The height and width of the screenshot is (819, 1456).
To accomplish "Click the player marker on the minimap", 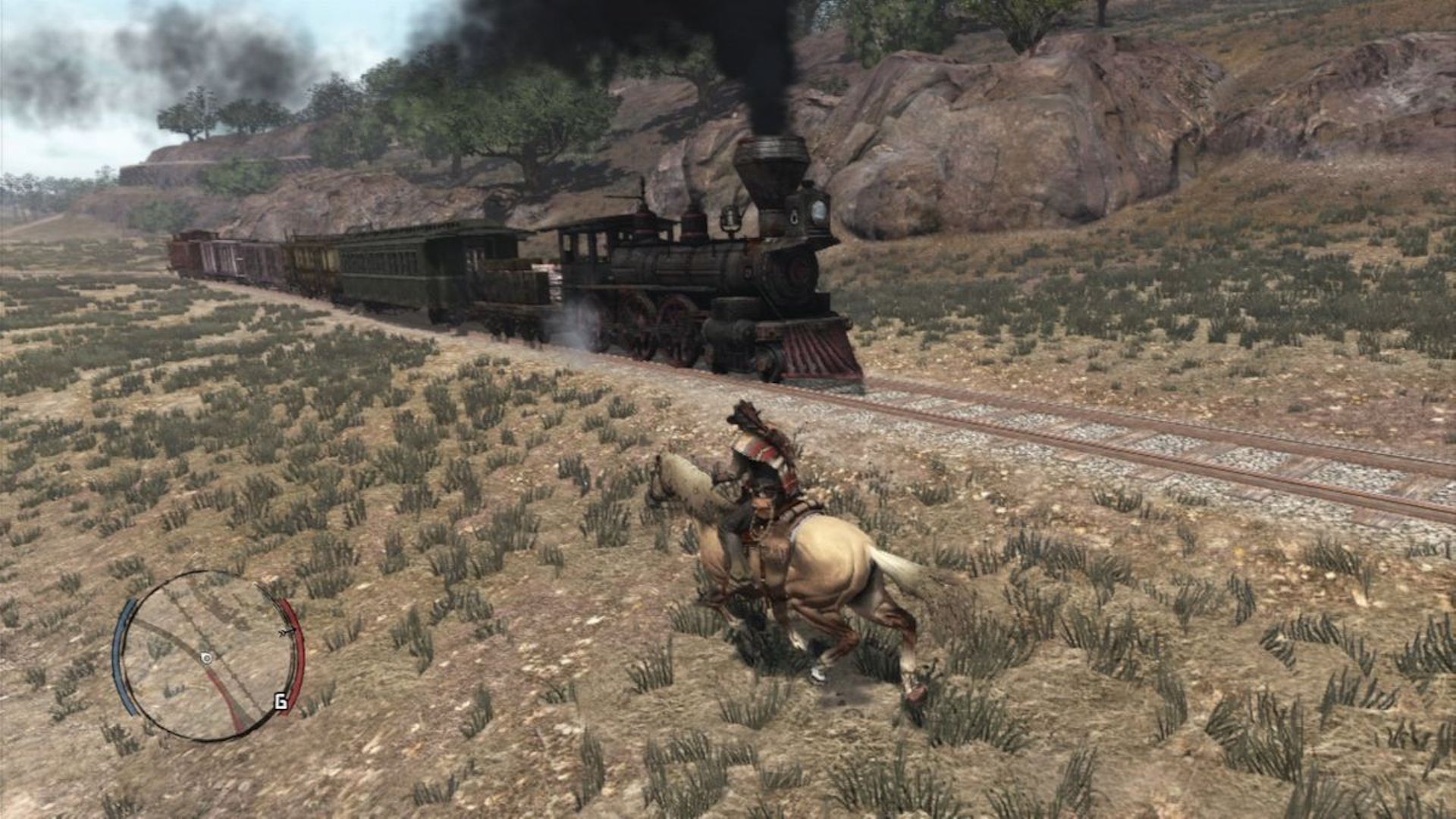I will pos(206,659).
